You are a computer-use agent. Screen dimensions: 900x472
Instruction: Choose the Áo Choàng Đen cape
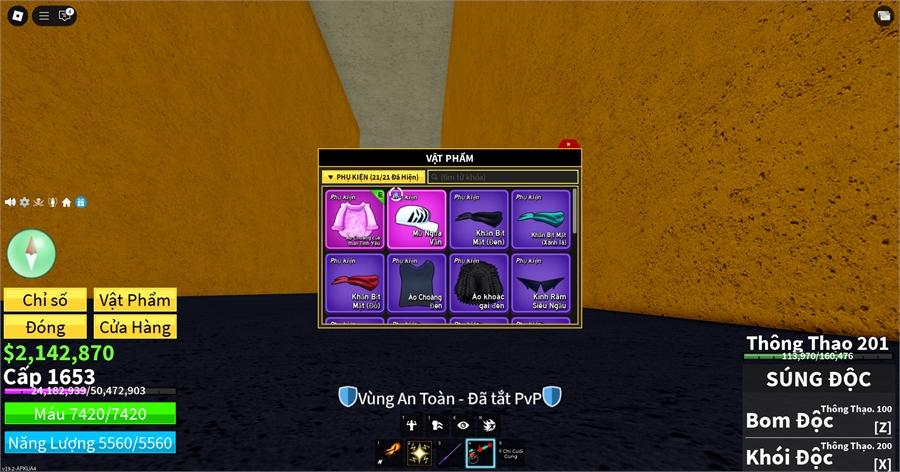tap(416, 283)
